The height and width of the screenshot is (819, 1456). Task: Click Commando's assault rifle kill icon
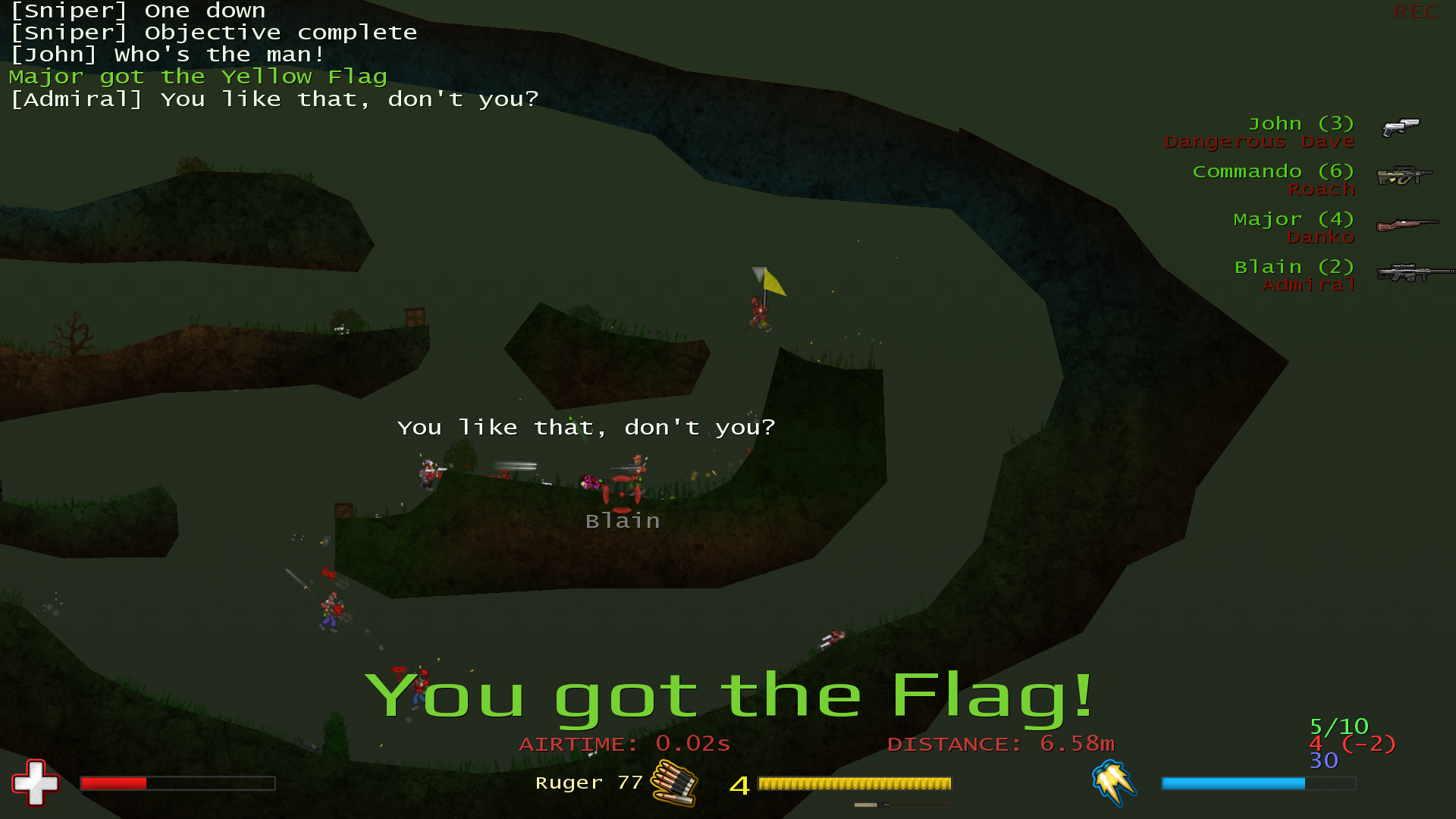1404,175
